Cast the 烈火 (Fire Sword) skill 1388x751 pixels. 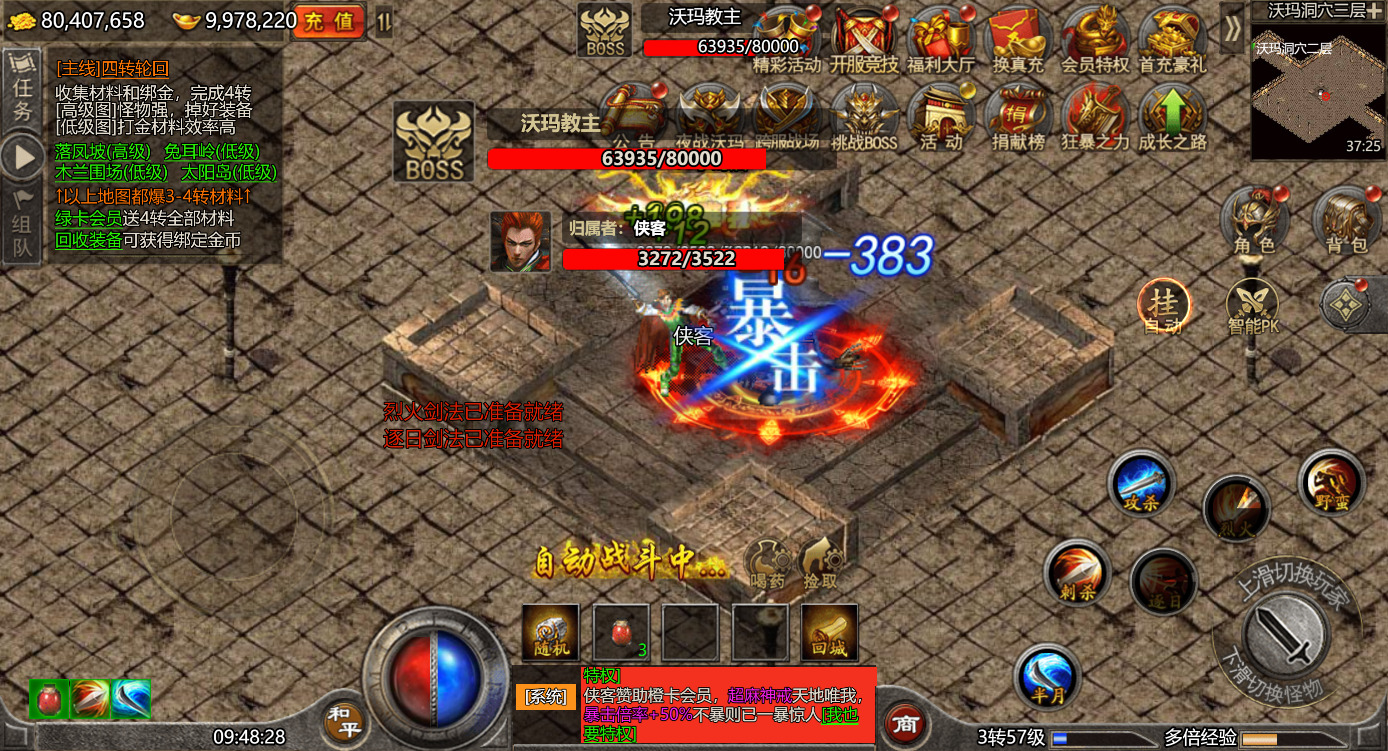pyautogui.click(x=1237, y=508)
